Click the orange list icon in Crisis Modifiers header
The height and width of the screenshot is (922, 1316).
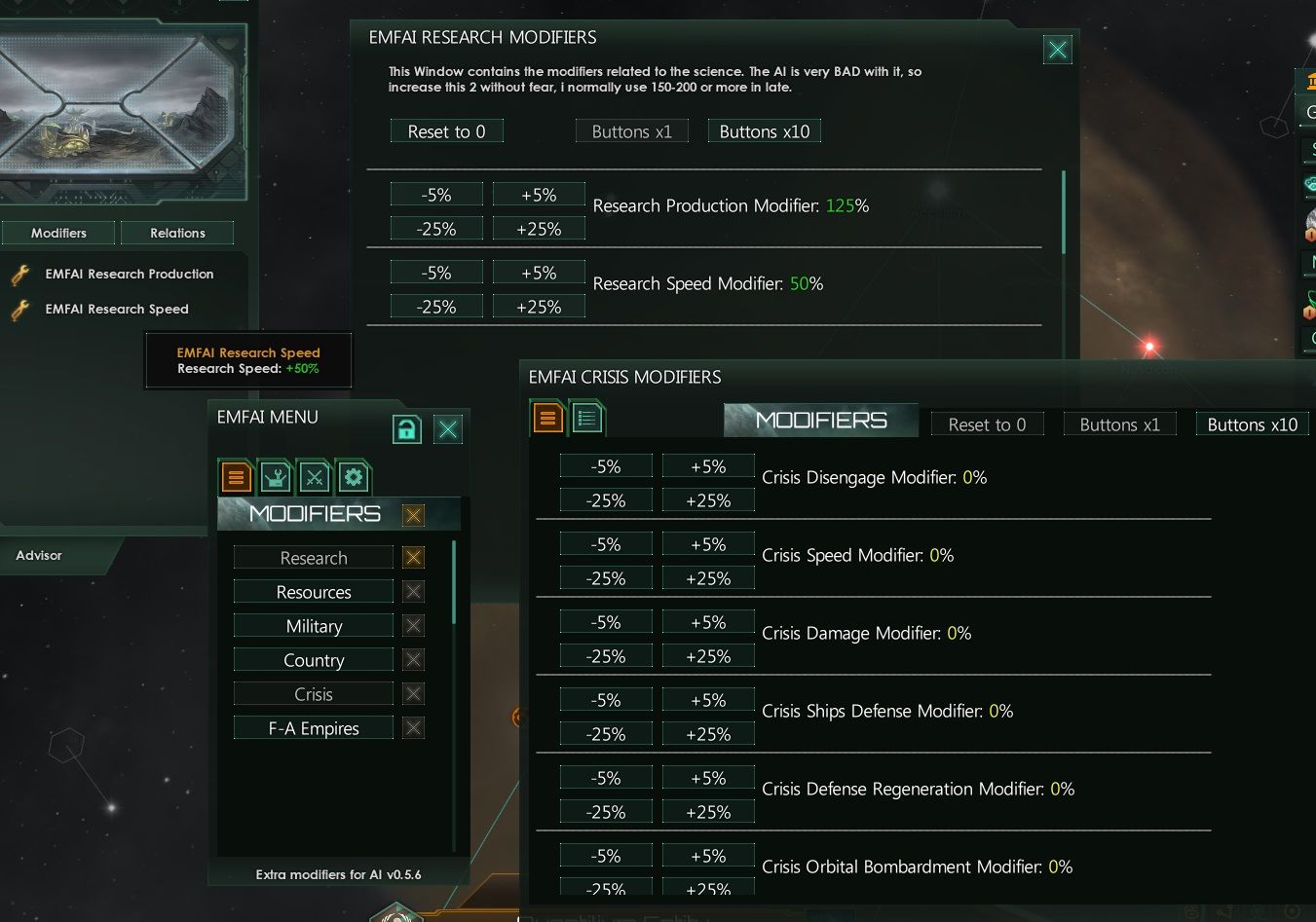pos(546,417)
